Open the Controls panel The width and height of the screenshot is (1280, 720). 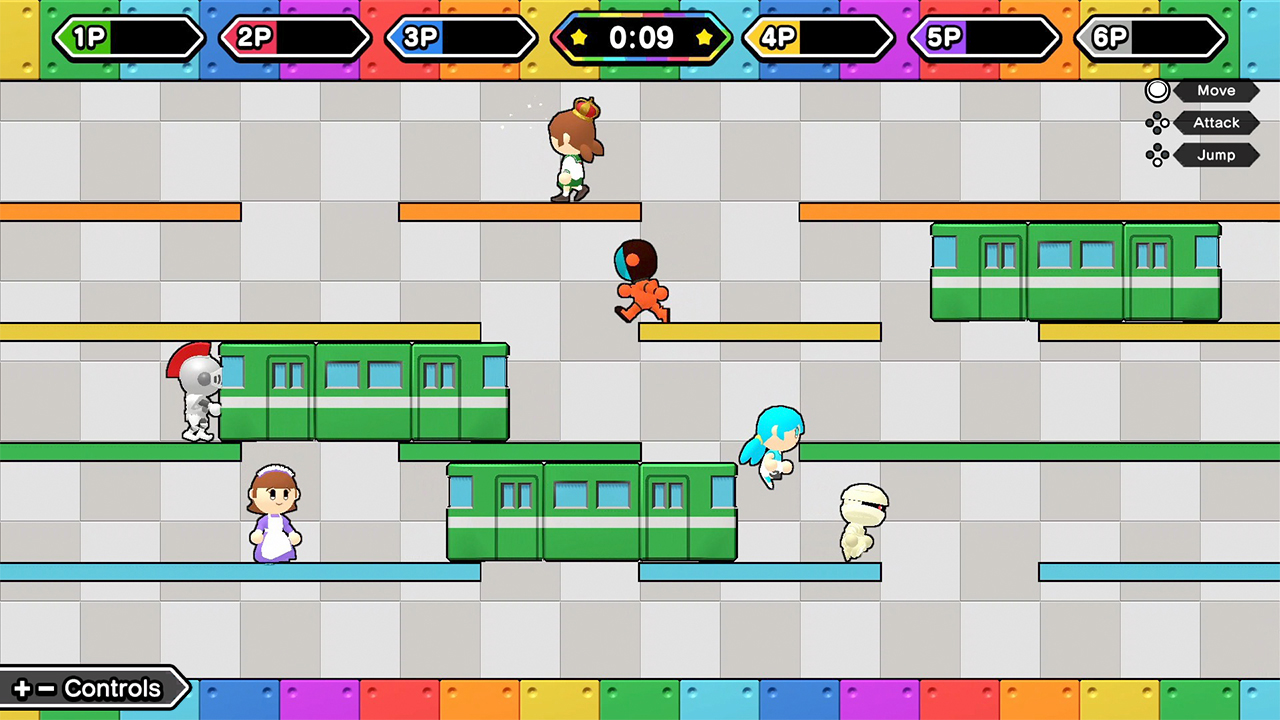90,688
